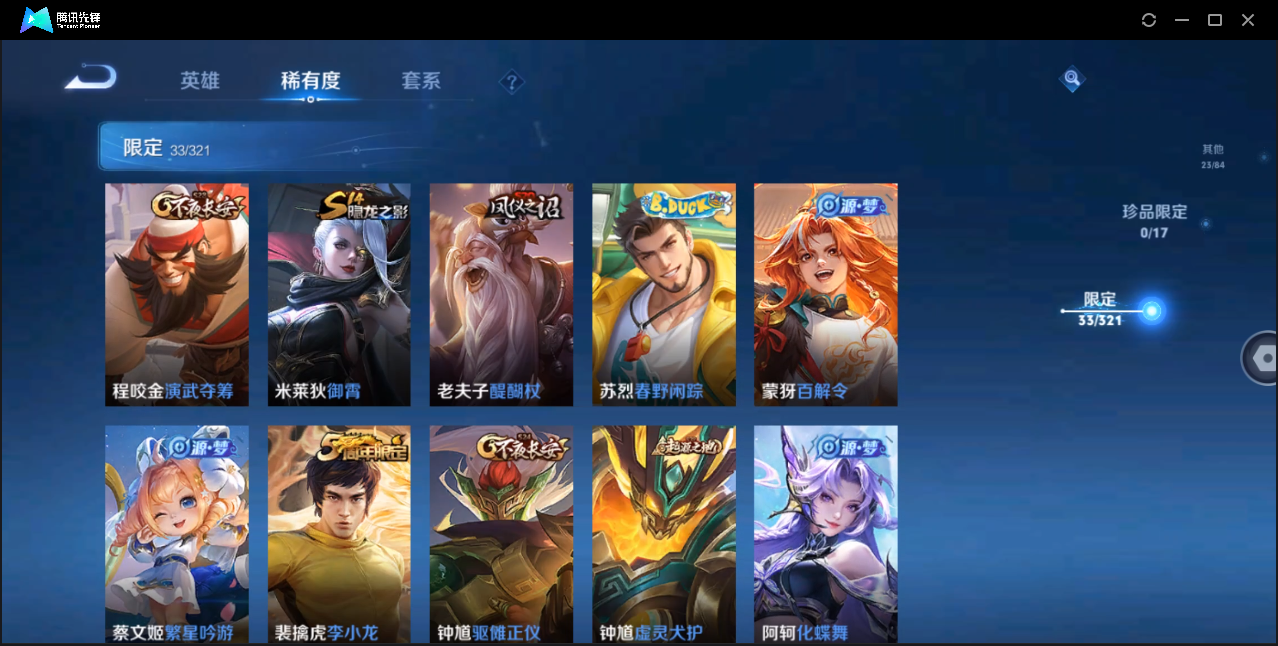Close the emulator window
Viewport: 1278px width, 646px height.
click(1248, 20)
